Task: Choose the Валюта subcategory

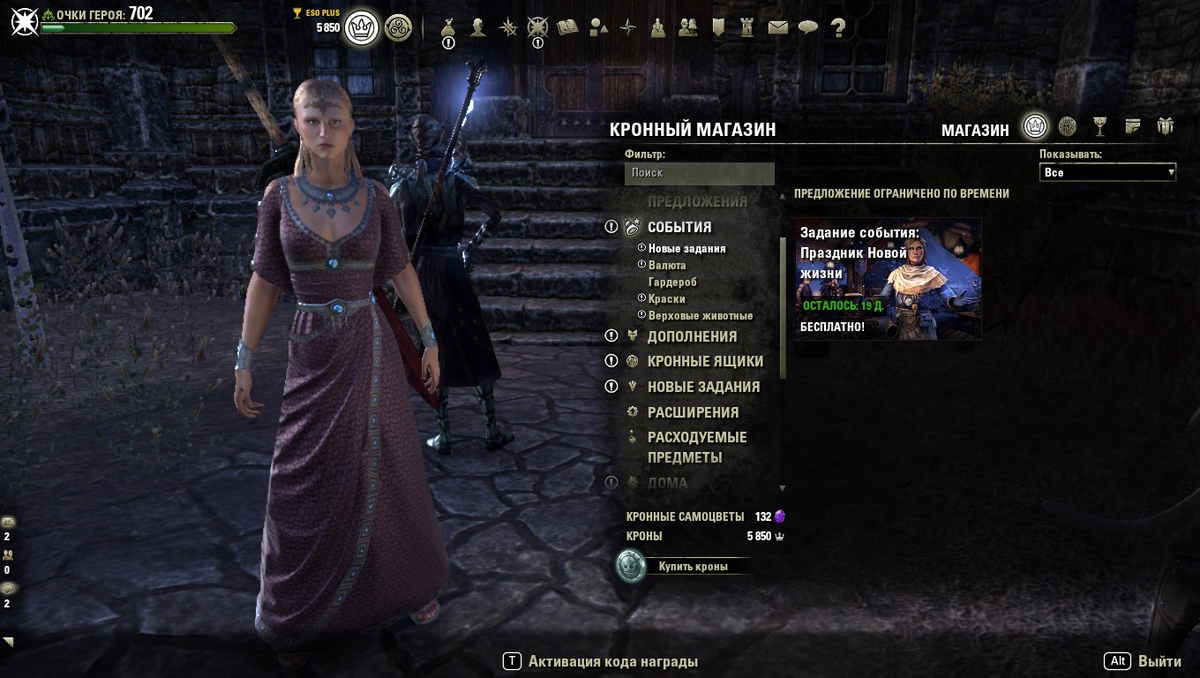Action: pyautogui.click(x=667, y=265)
